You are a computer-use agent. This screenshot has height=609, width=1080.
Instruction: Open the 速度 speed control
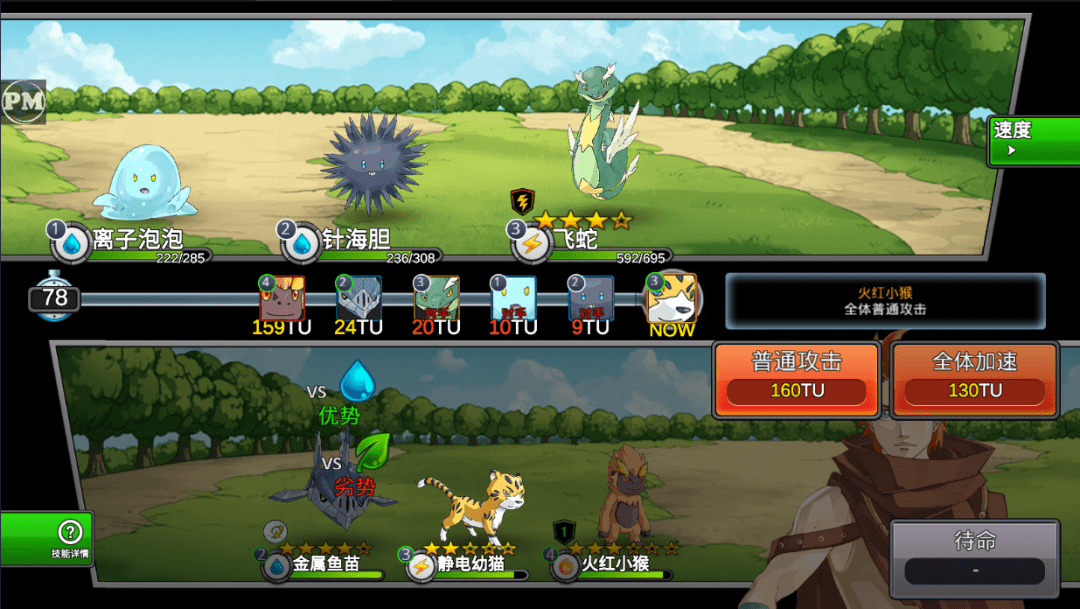[x=1032, y=140]
